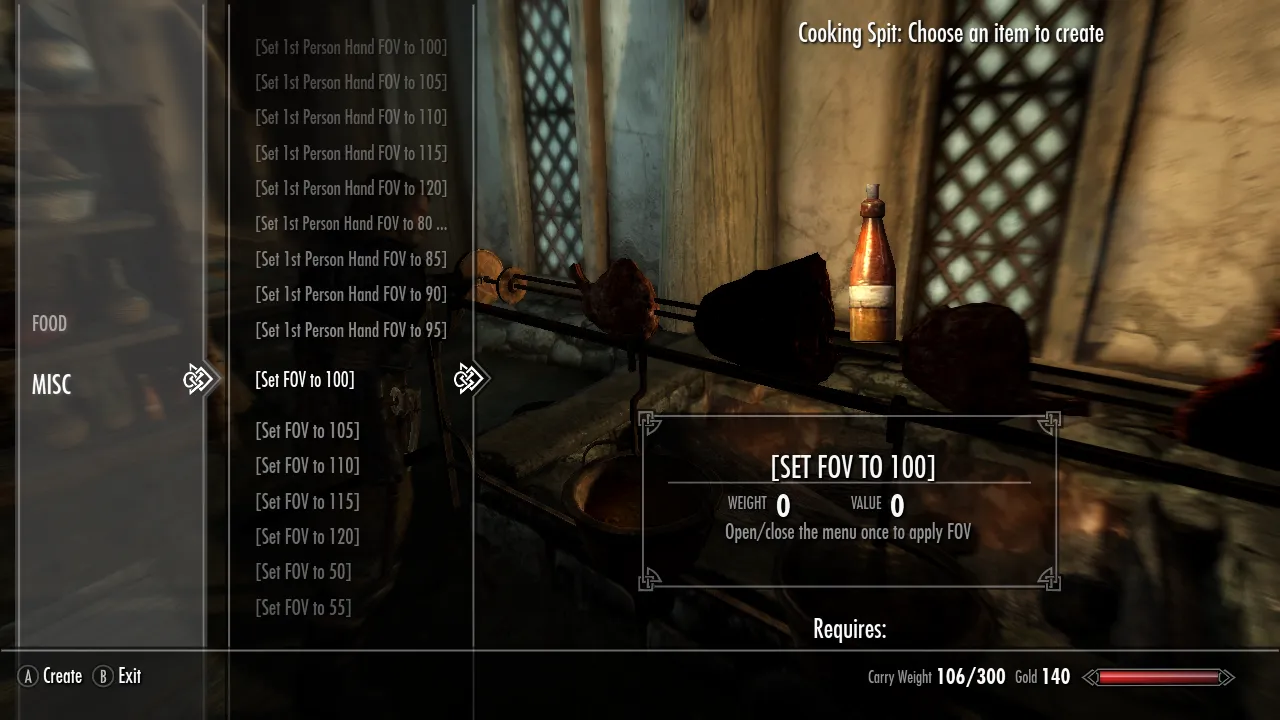Pick the Set FOV to 115 recipe
The width and height of the screenshot is (1280, 720).
tap(307, 501)
